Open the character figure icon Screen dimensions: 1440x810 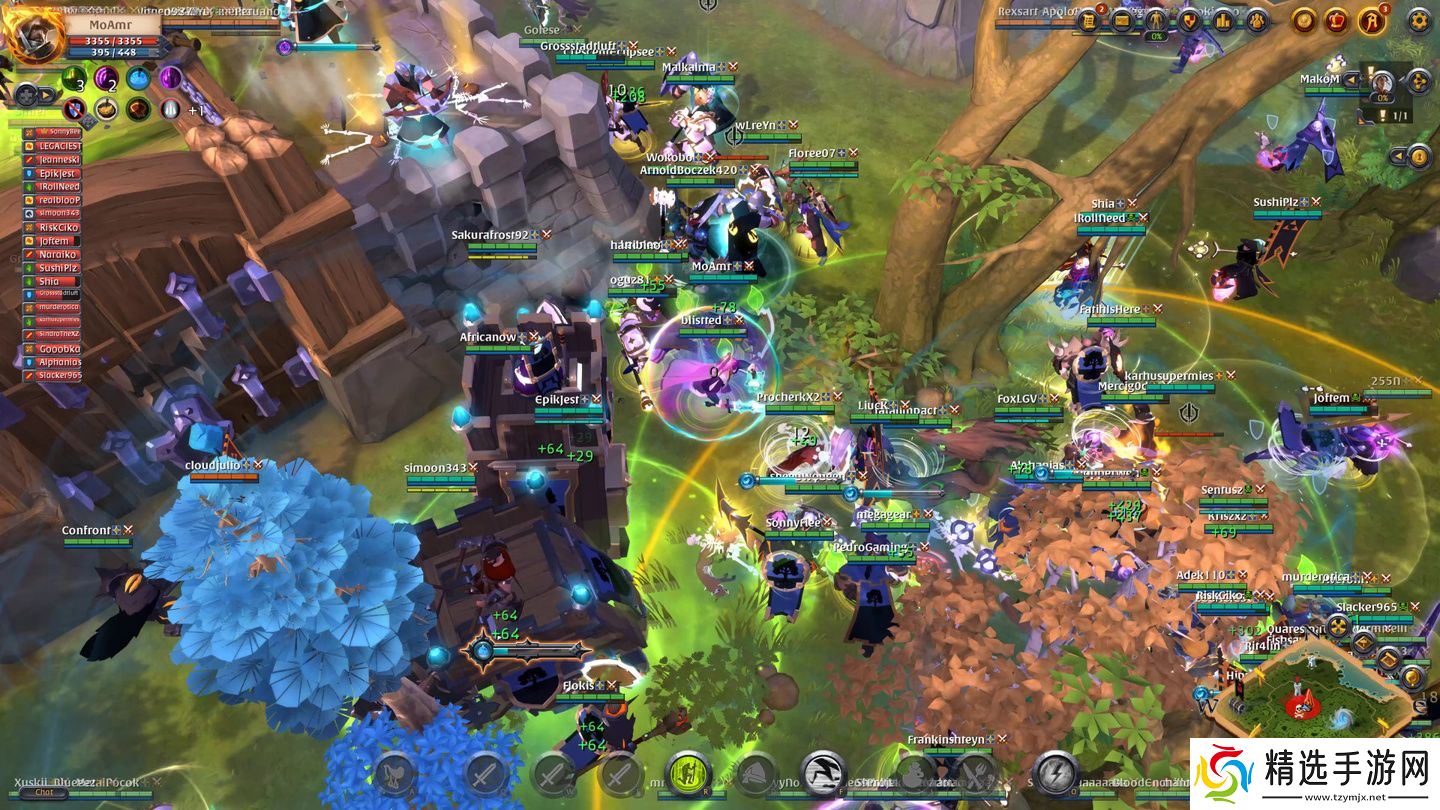coord(1156,20)
